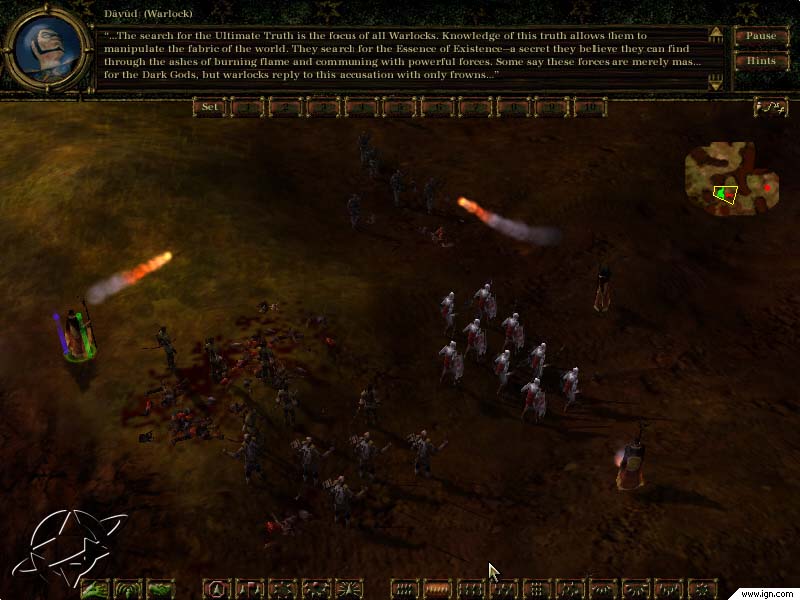Click the down arrow beside the description text
This screenshot has width=800, height=600.
pyautogui.click(x=715, y=84)
